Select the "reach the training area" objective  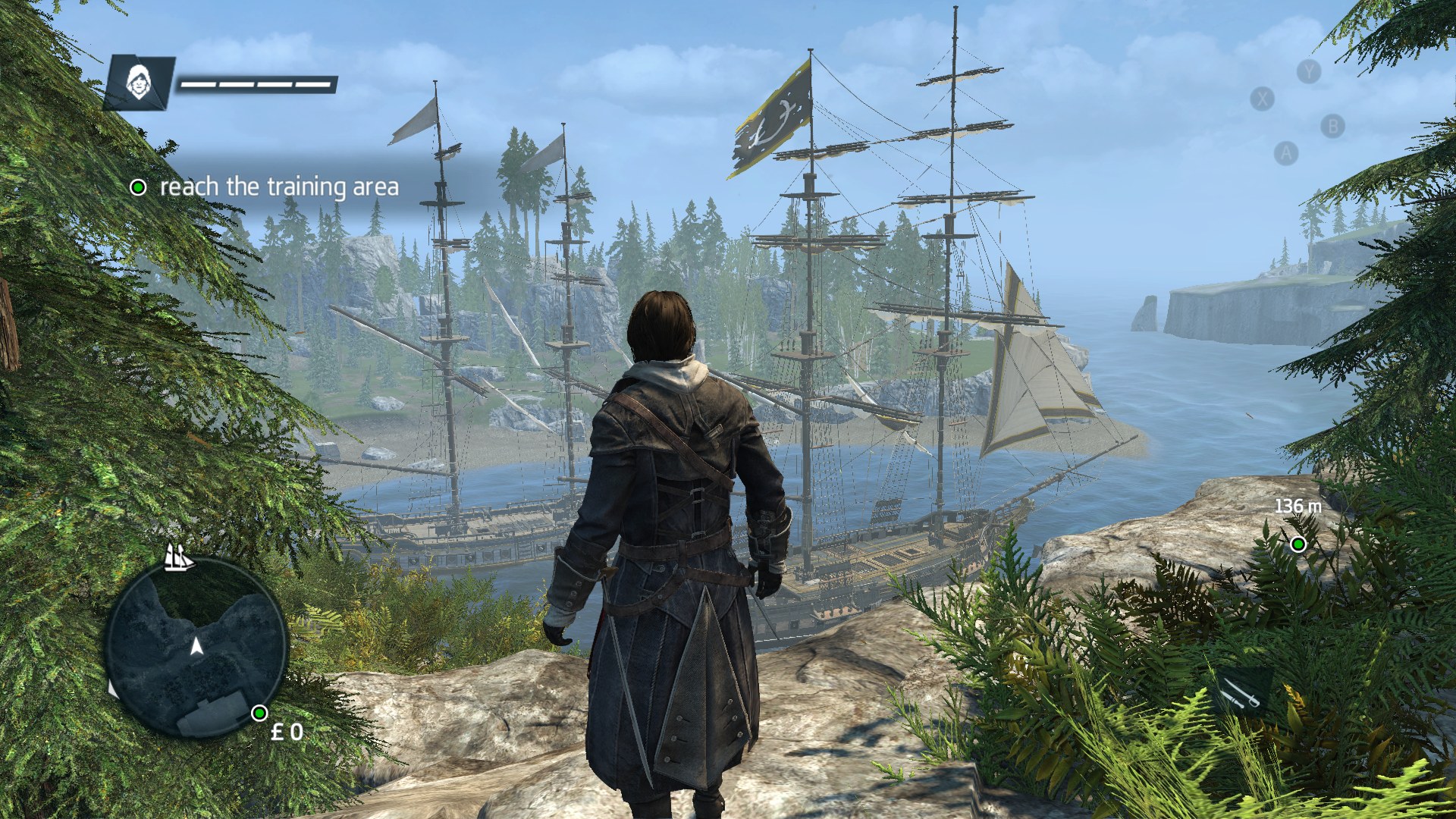278,187
